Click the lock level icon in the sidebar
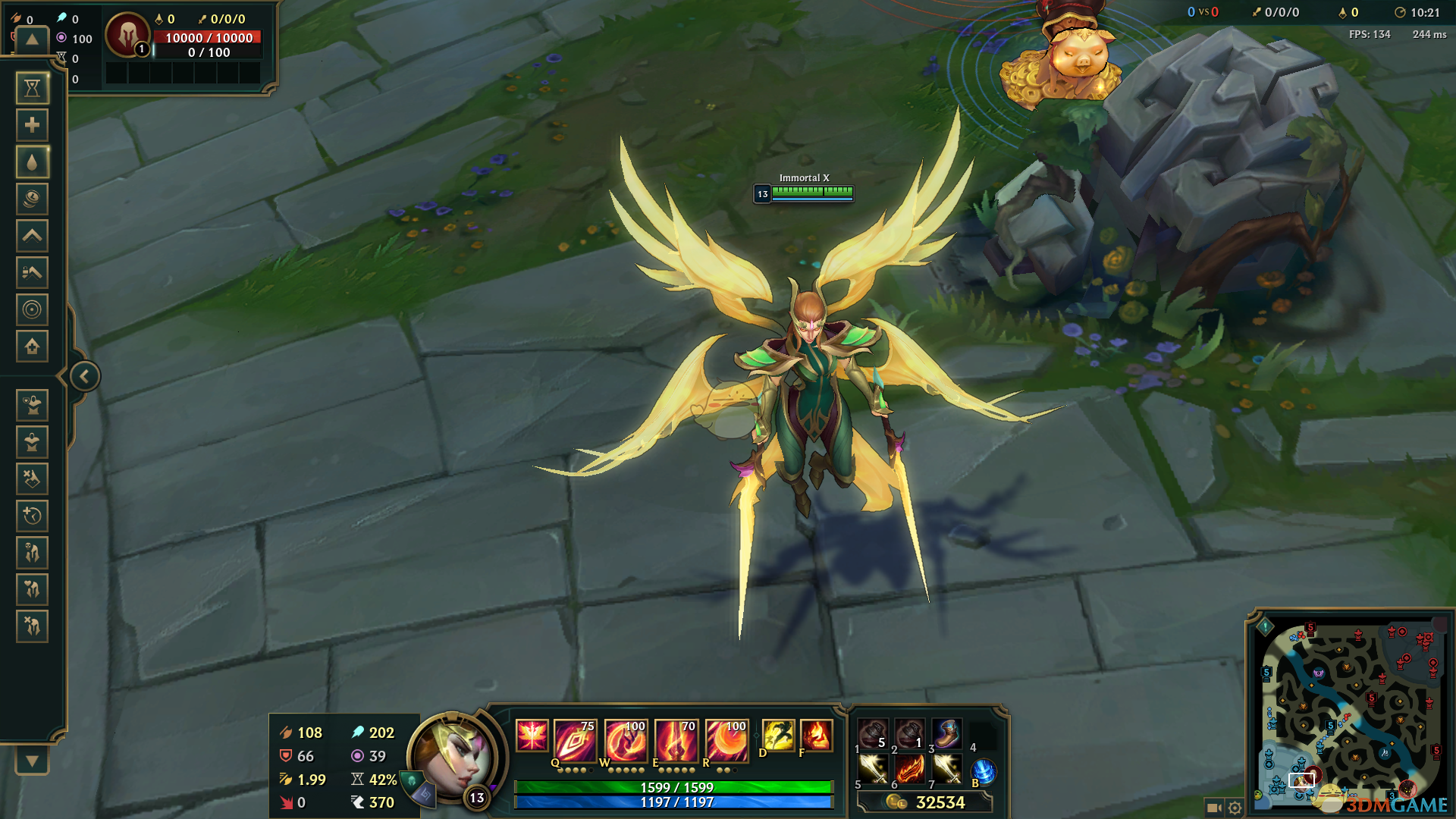 (32, 272)
